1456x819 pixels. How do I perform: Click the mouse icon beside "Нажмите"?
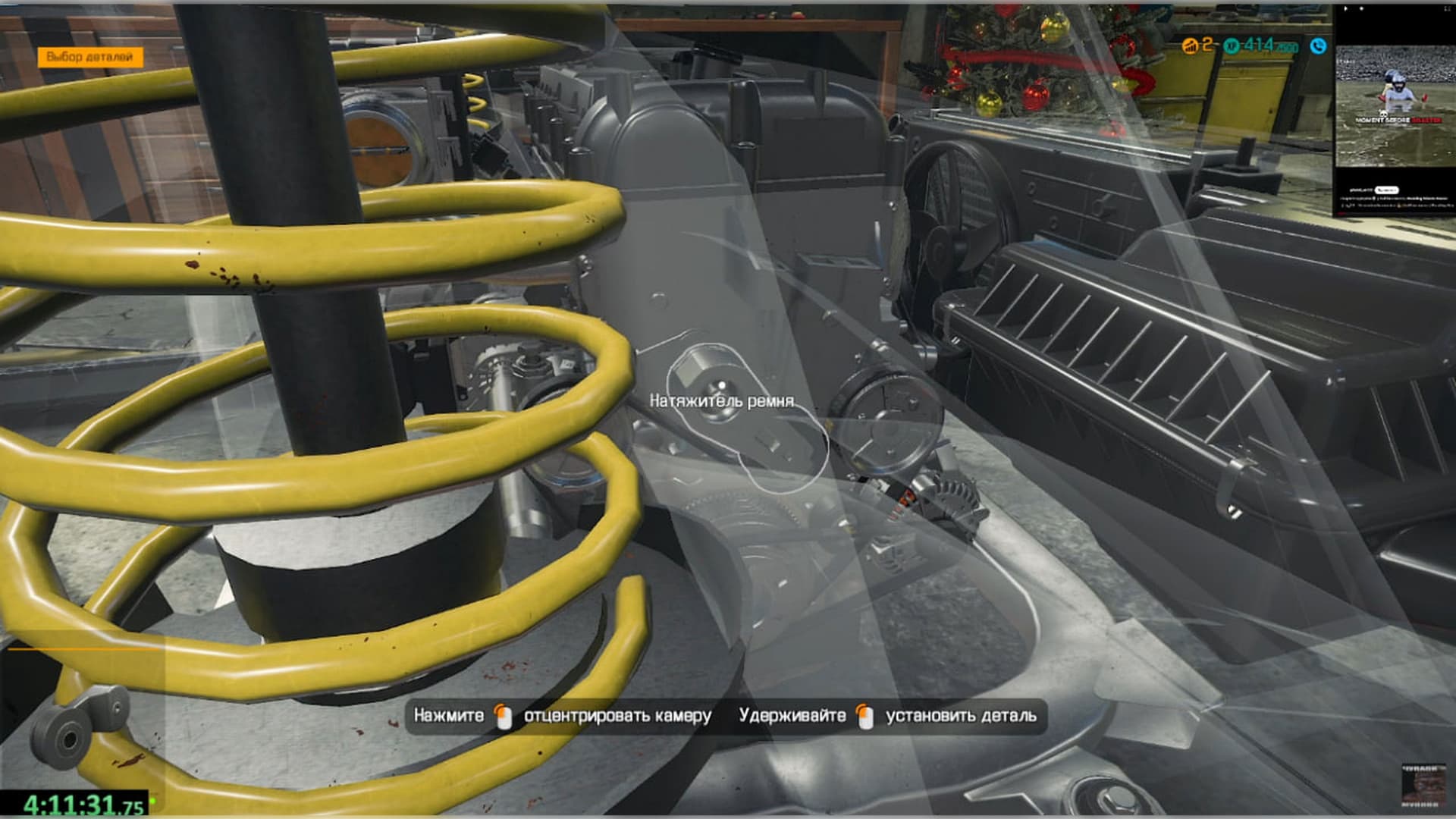502,714
